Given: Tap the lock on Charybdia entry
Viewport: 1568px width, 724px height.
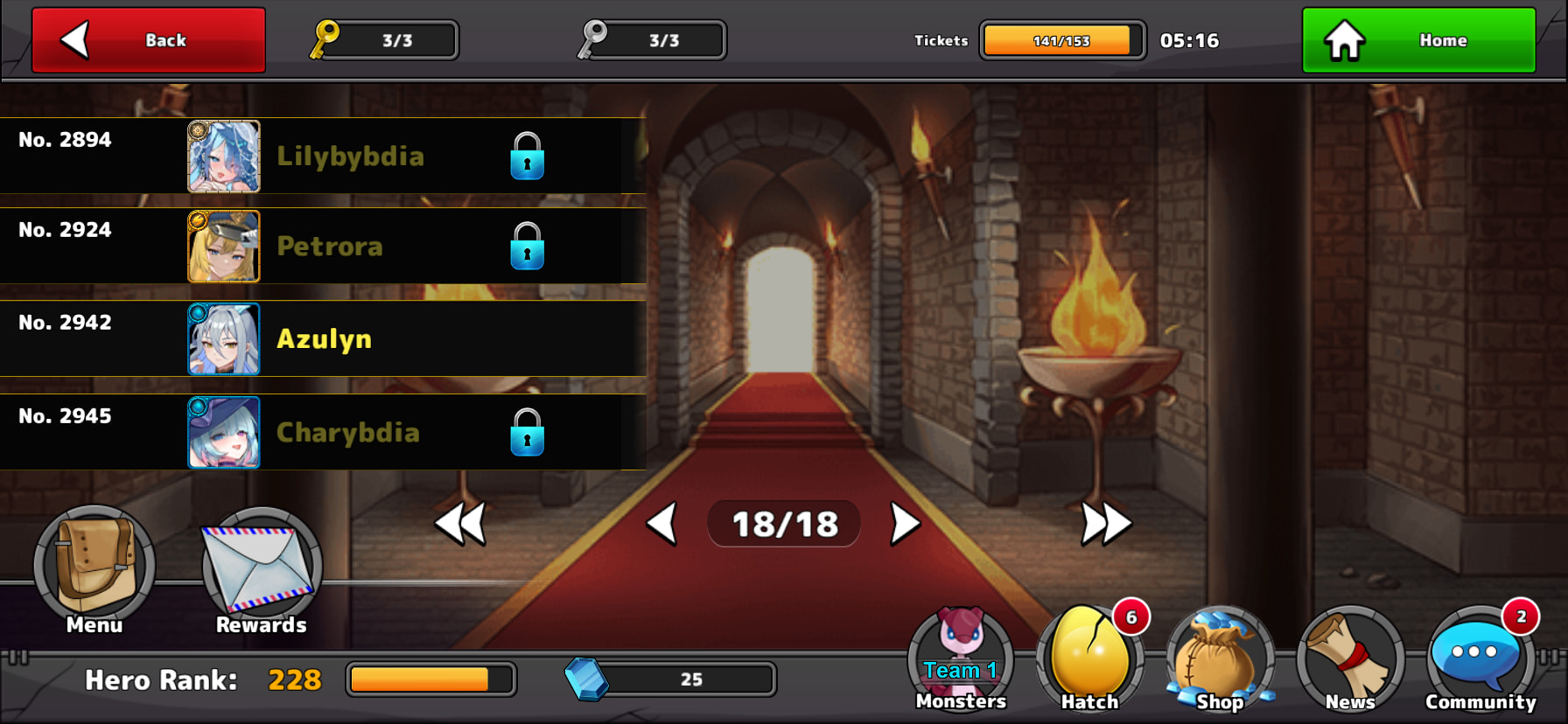Looking at the screenshot, I should (x=528, y=432).
